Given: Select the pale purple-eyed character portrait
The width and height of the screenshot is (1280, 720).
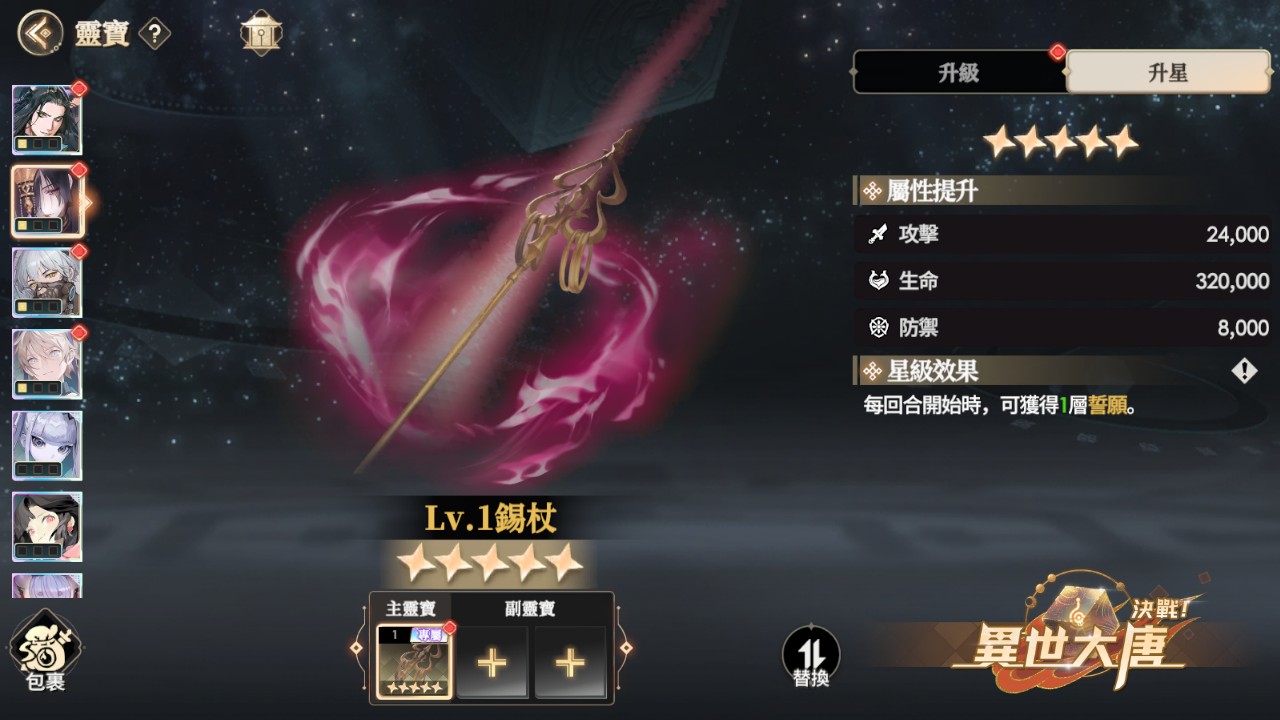Looking at the screenshot, I should point(47,445).
